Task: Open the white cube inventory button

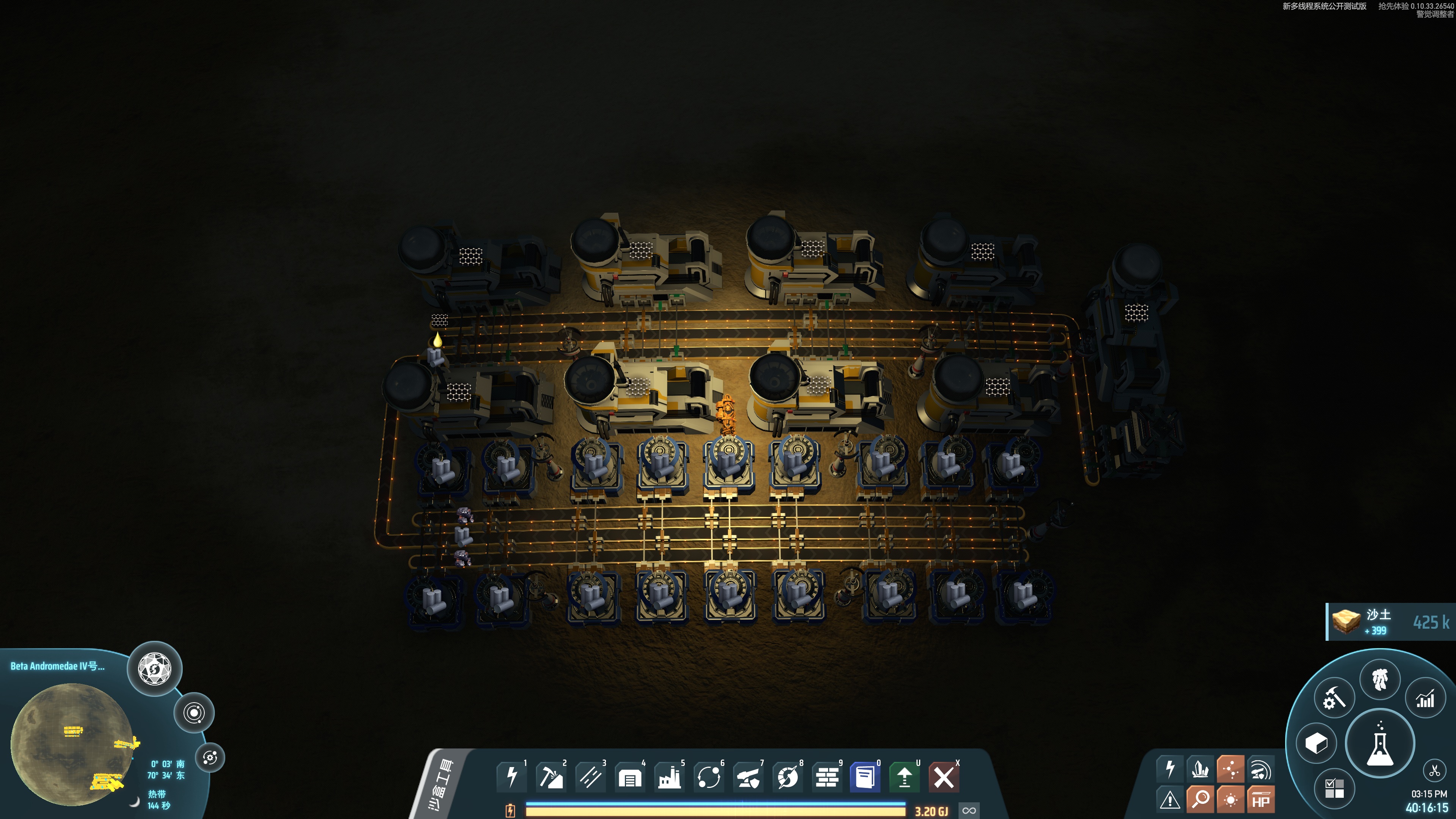Action: click(x=1316, y=743)
